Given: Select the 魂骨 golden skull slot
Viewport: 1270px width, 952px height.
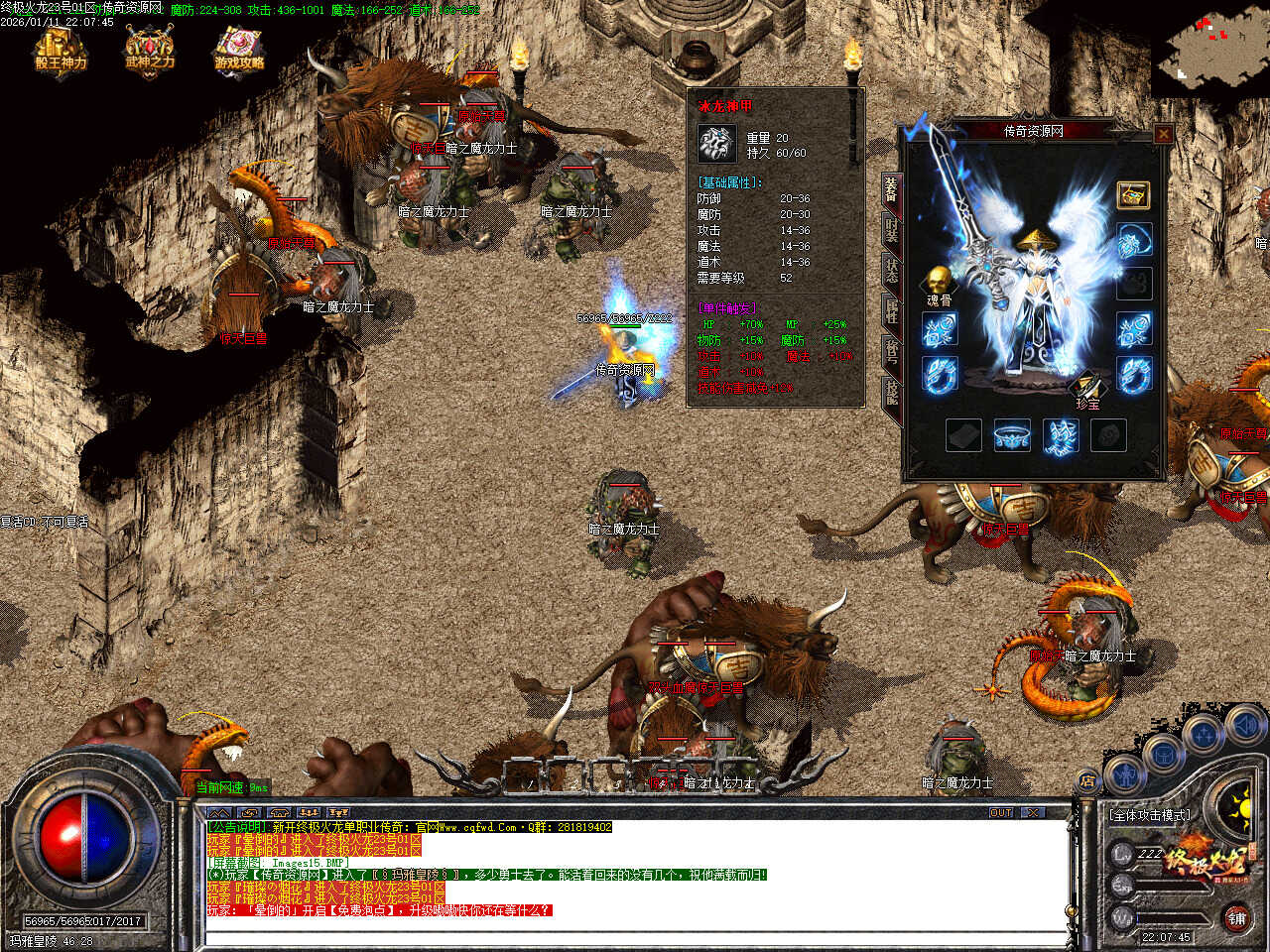Looking at the screenshot, I should click(x=938, y=282).
